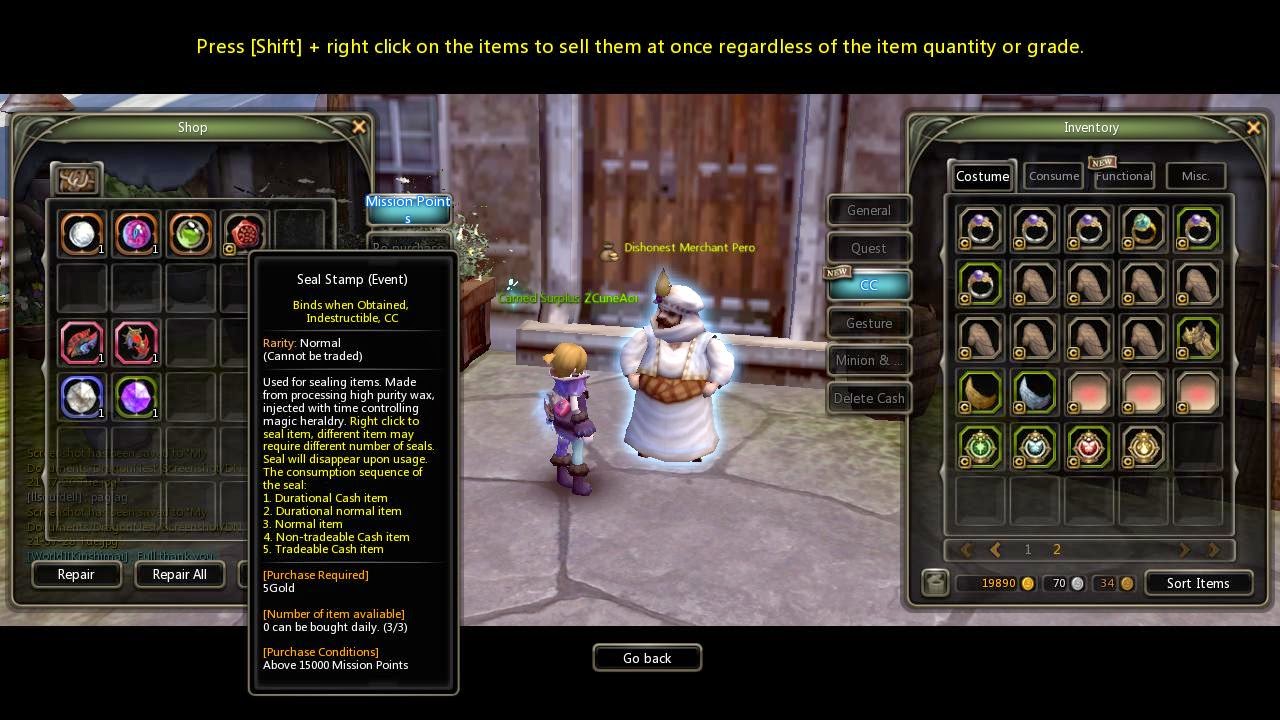Go back from the shop screen
The width and height of the screenshot is (1280, 720).
(x=647, y=658)
